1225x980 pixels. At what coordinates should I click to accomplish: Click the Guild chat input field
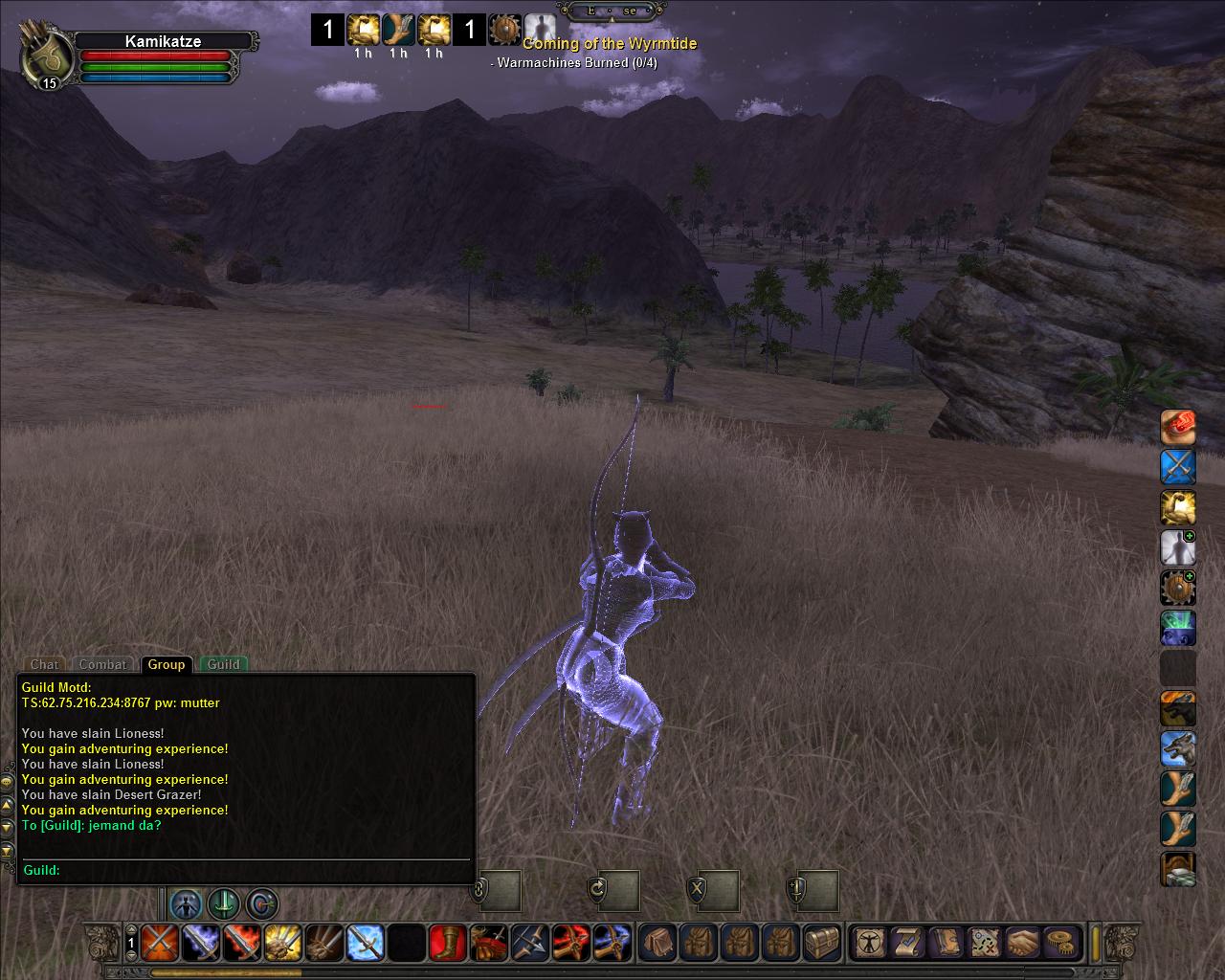coord(258,870)
